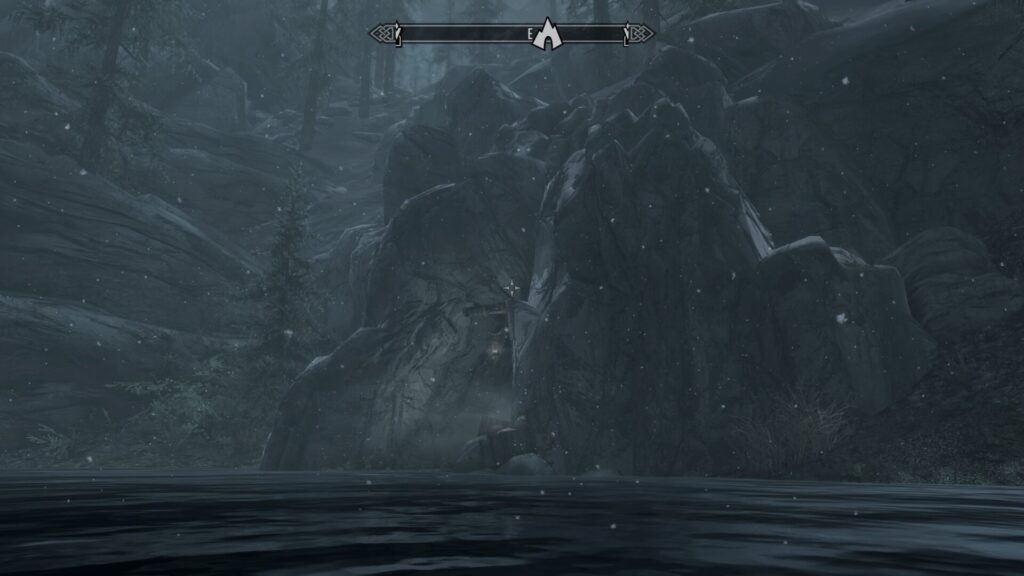Click the cave location marker on the compass
Screen dimensions: 1024x576
pos(548,35)
